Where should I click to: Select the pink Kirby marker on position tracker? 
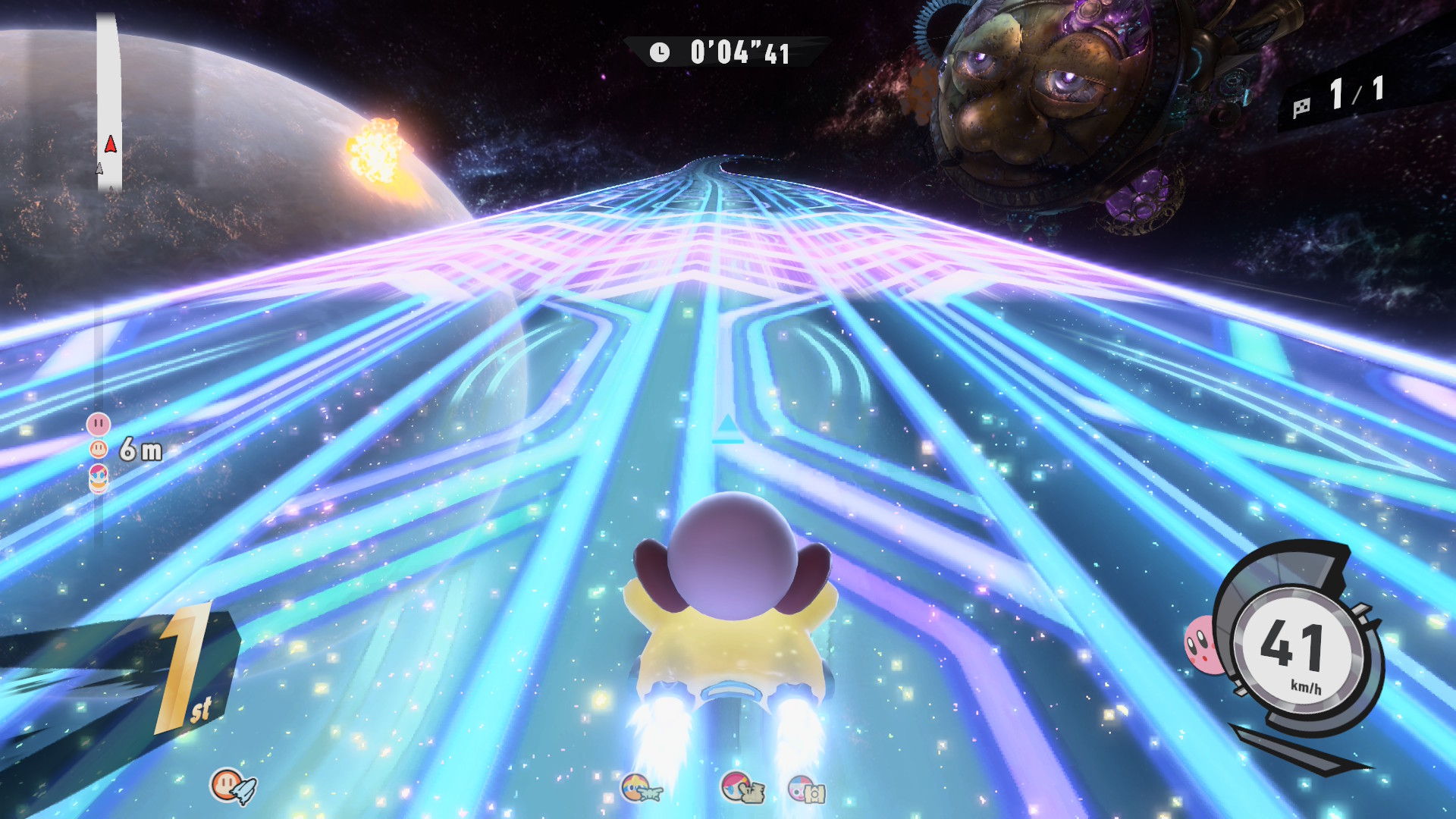99,424
